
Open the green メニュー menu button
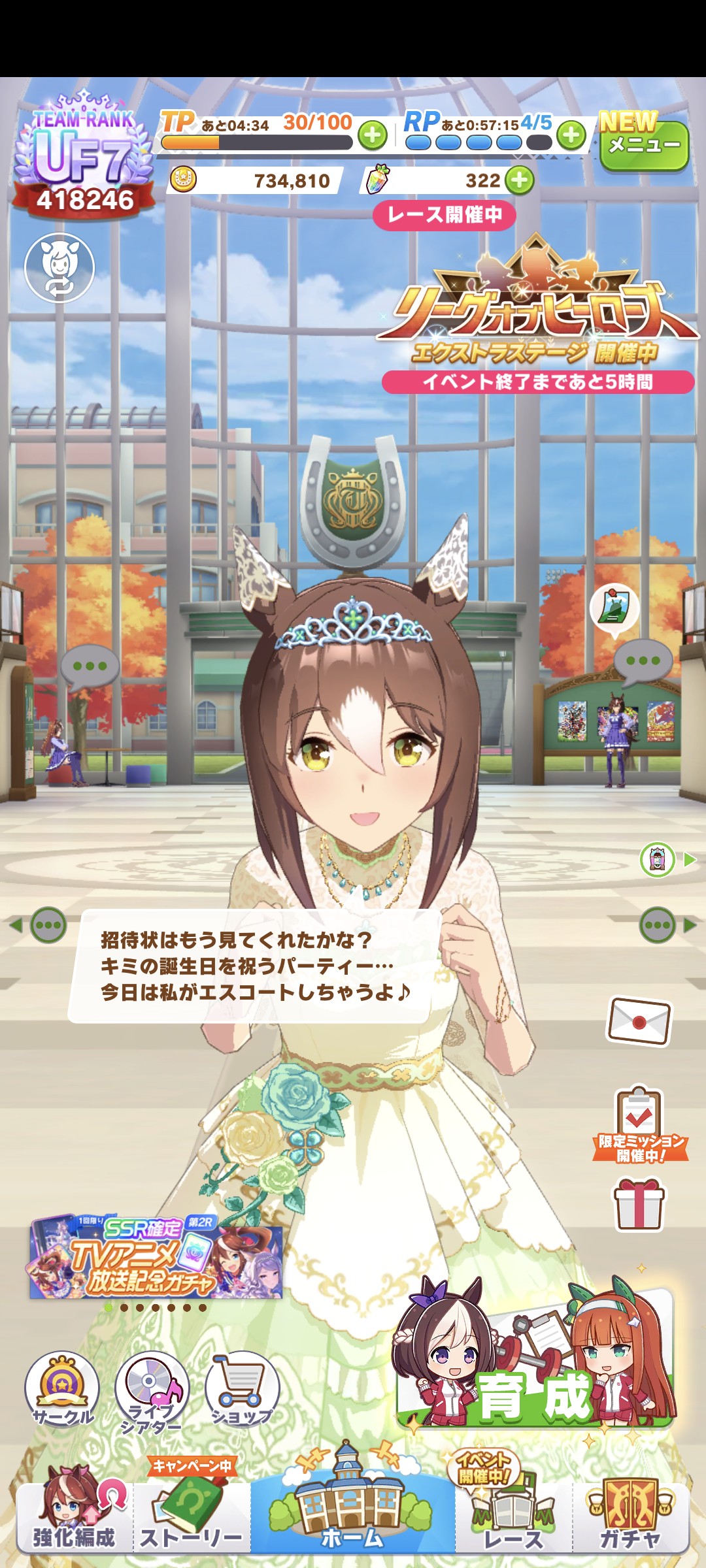pos(644,145)
